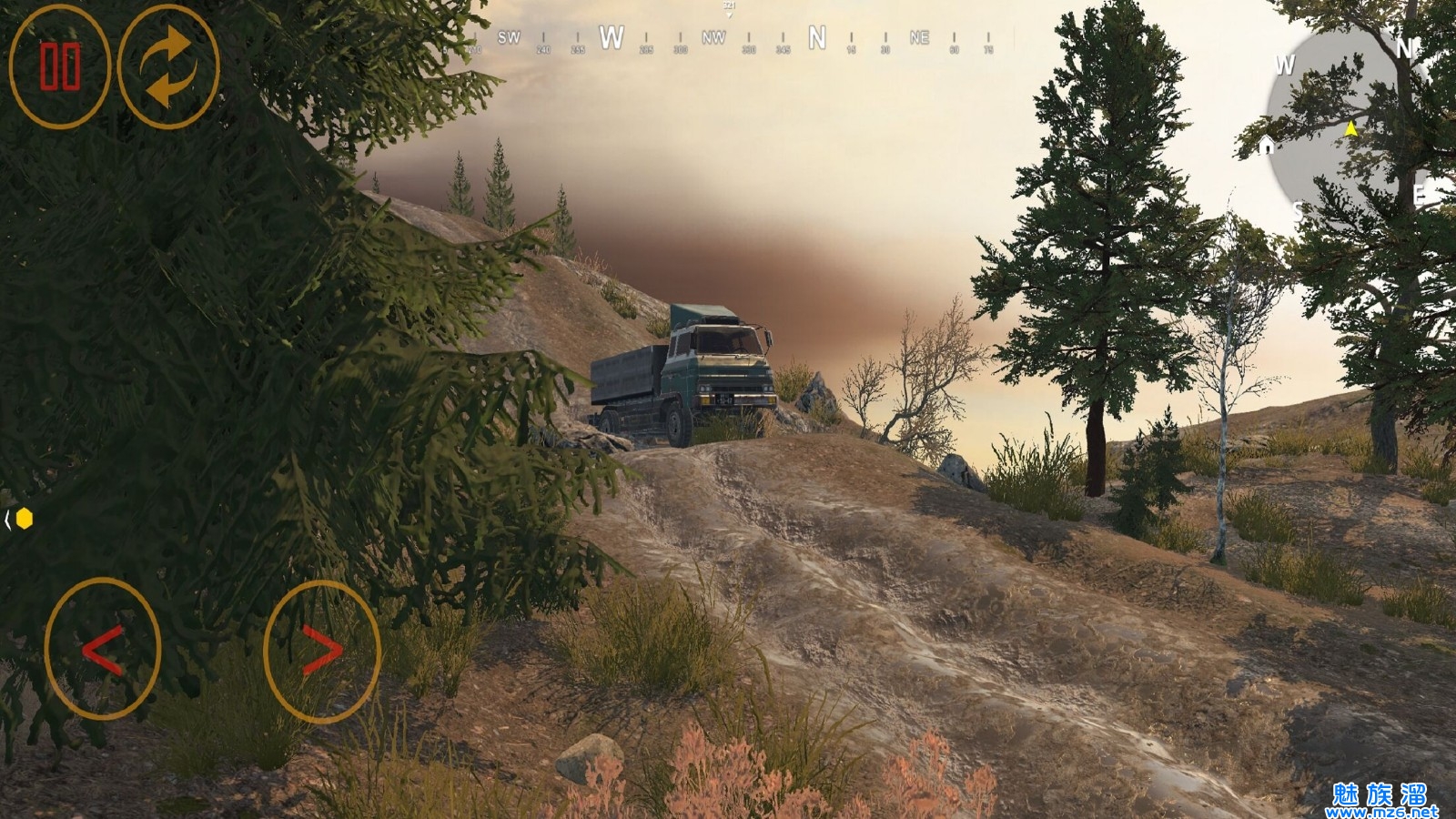Expand the yellow hexagon side tab

coord(22,519)
